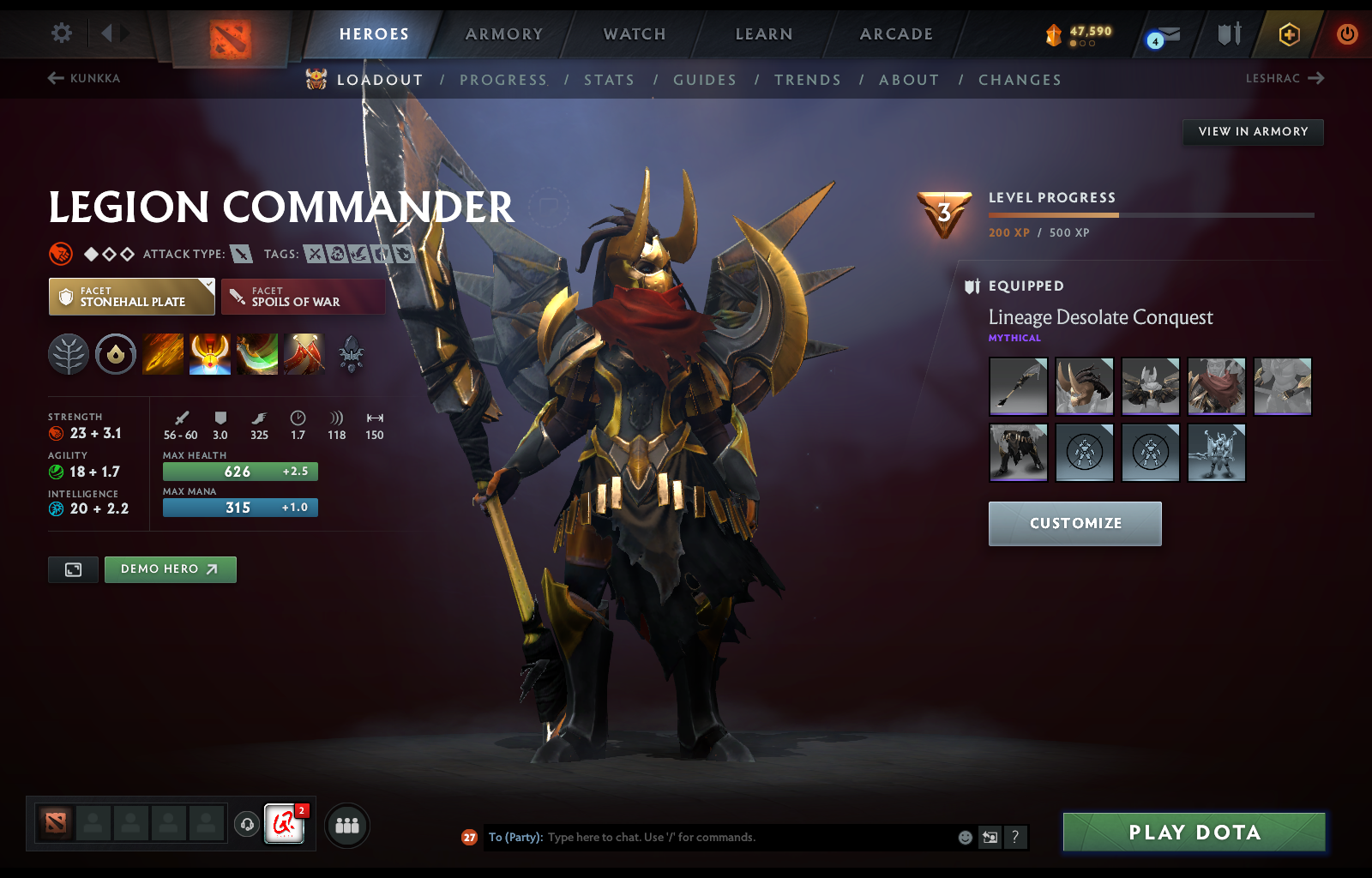View the Moment of Courage ability icon
The width and height of the screenshot is (1372, 878).
tap(258, 354)
